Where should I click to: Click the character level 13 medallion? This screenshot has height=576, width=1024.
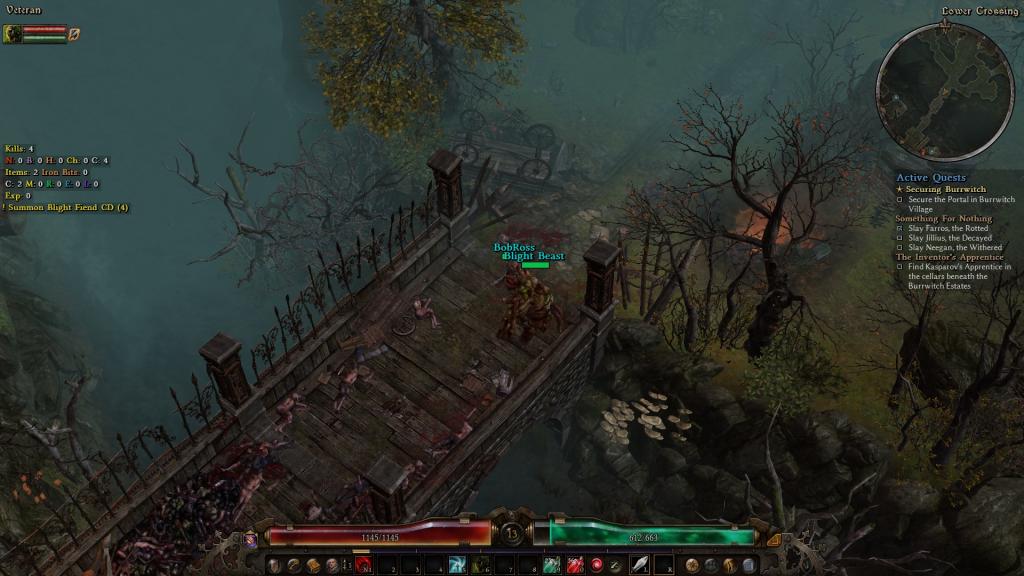tap(511, 533)
